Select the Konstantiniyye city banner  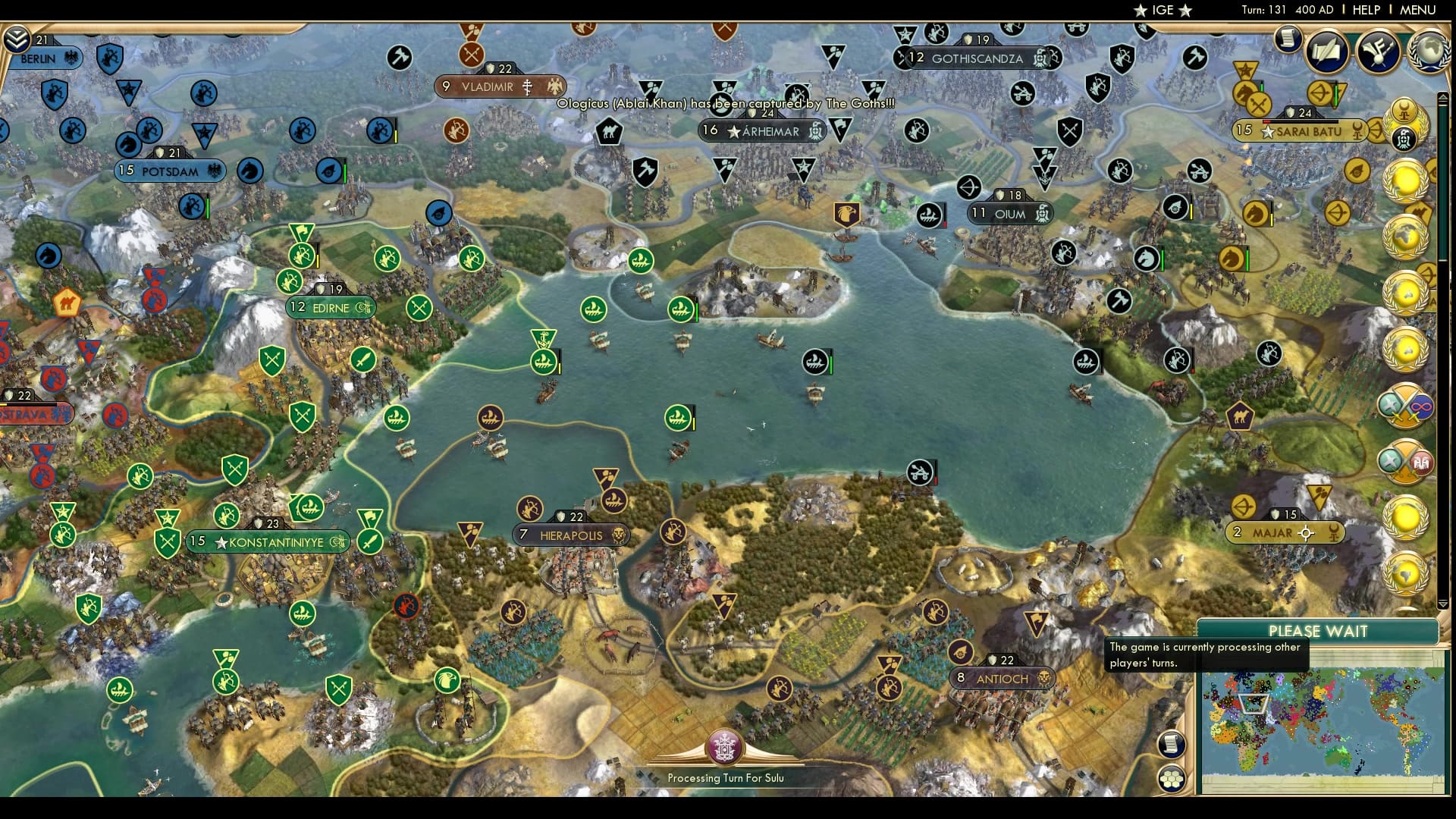267,541
